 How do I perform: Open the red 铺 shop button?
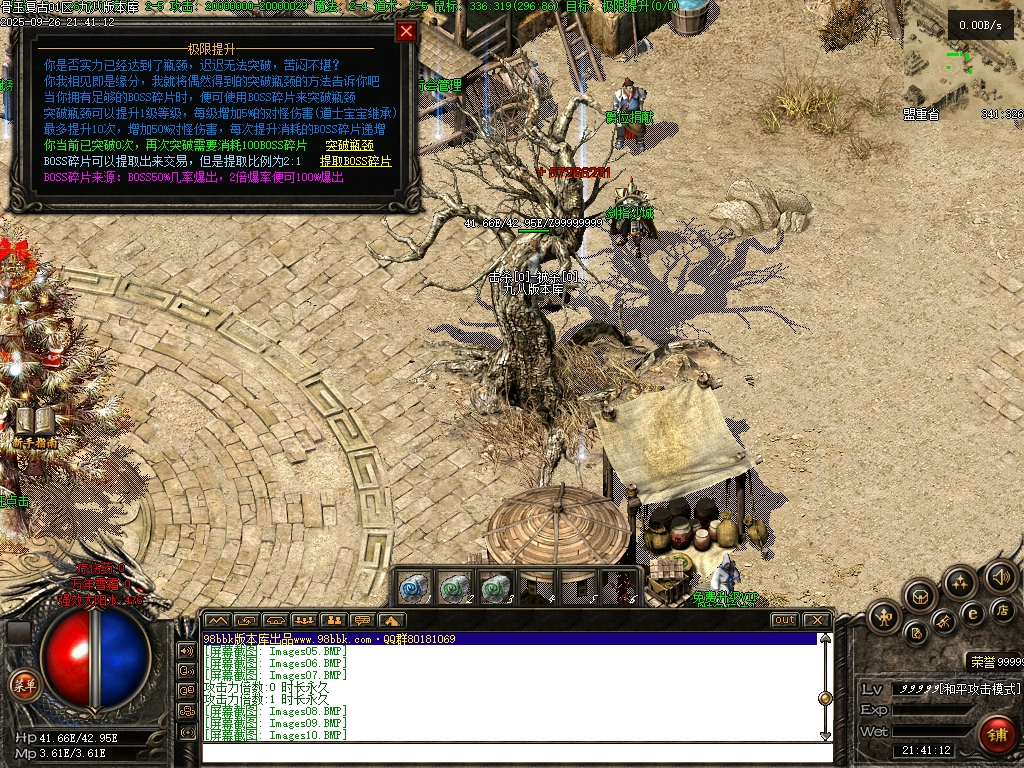tap(996, 735)
